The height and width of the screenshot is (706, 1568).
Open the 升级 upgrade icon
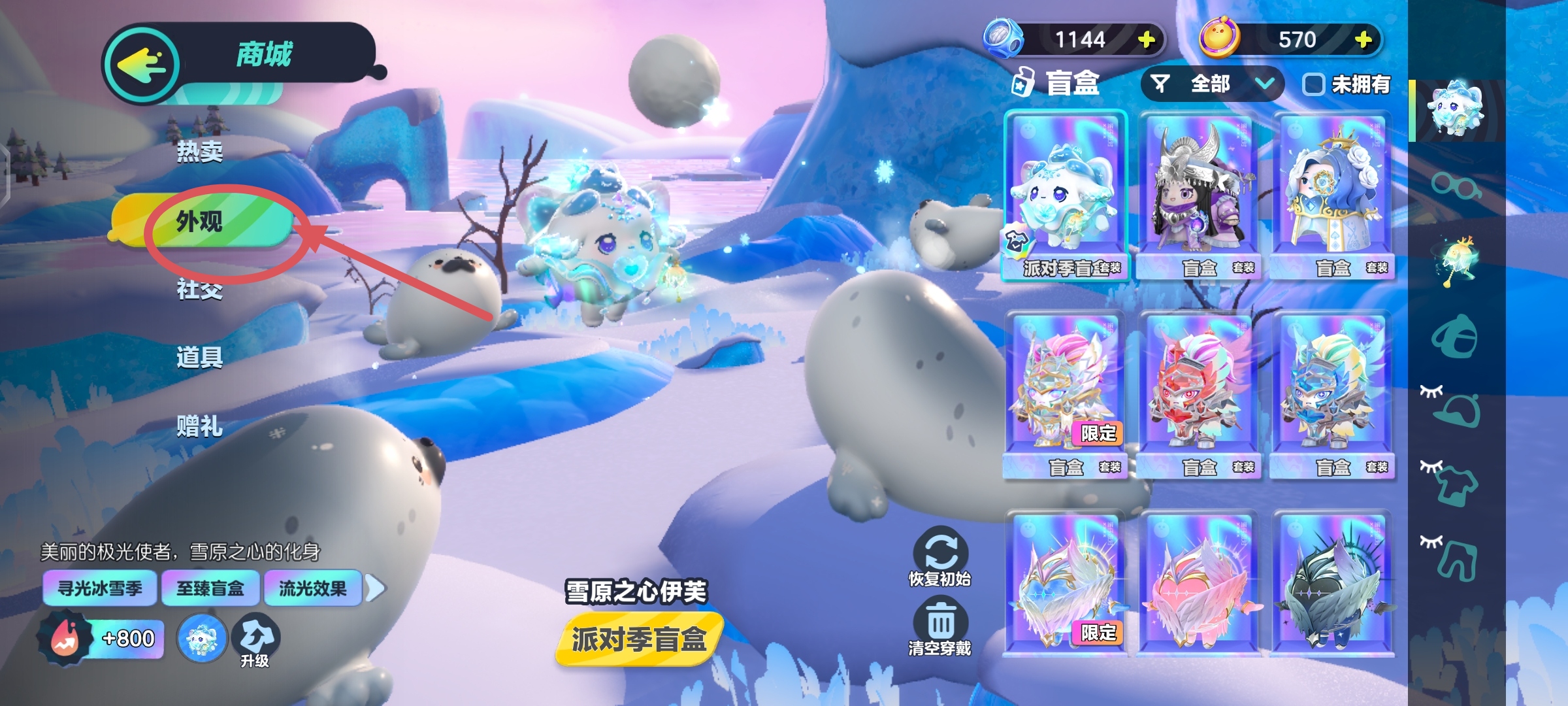pyautogui.click(x=255, y=641)
